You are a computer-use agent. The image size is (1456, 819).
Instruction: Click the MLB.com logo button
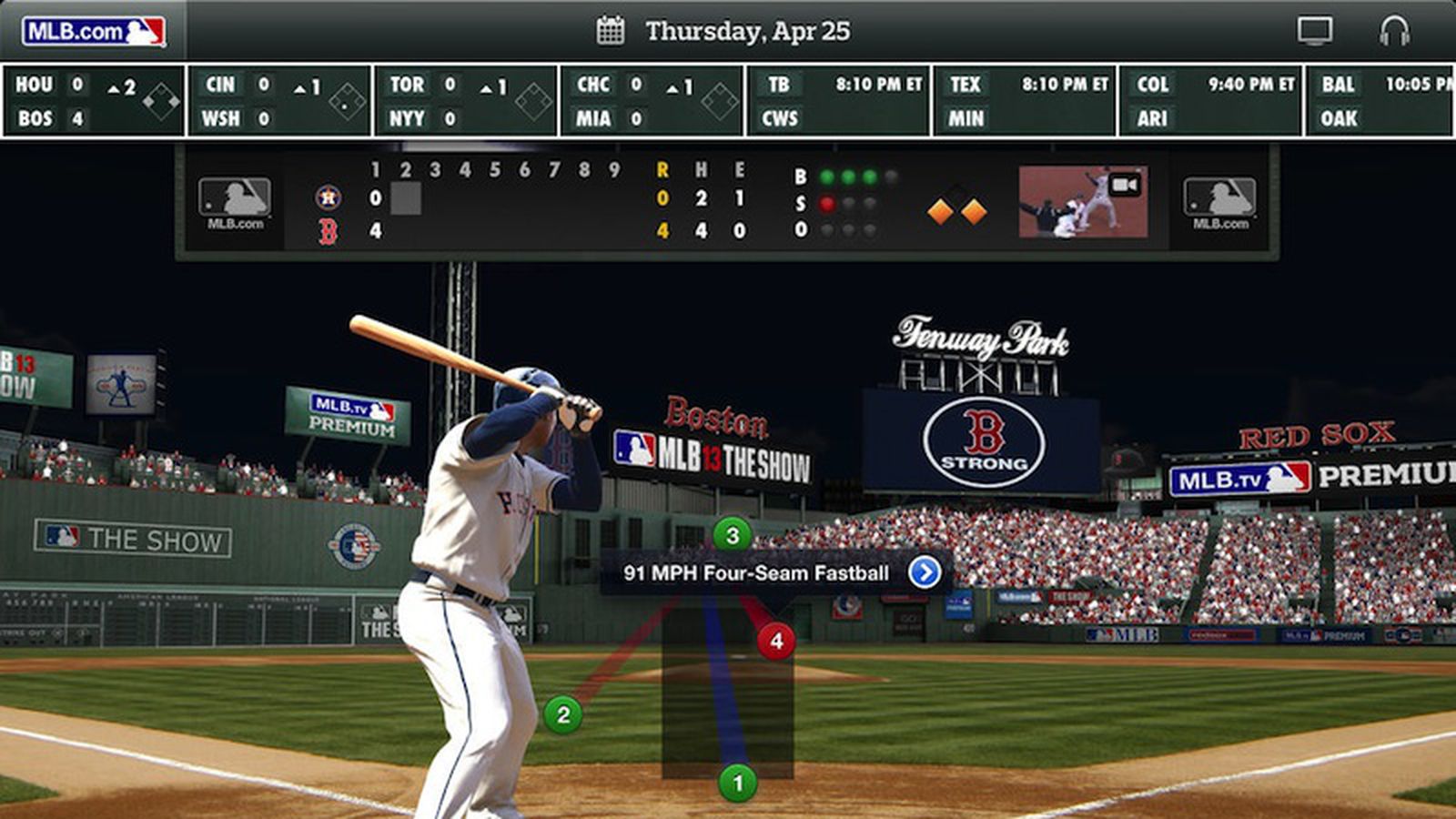(x=94, y=32)
